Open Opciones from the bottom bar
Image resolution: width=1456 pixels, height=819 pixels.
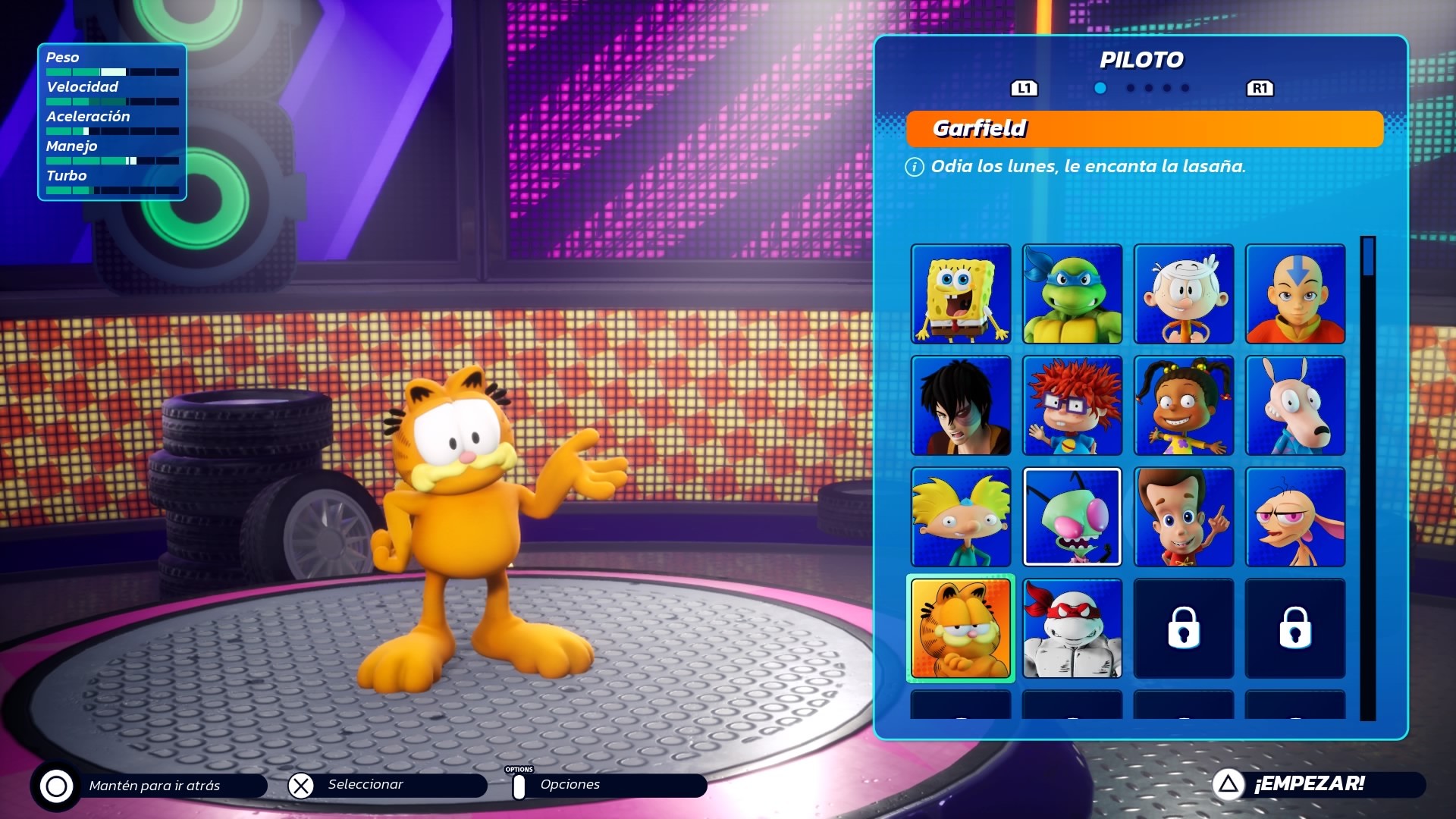point(570,786)
